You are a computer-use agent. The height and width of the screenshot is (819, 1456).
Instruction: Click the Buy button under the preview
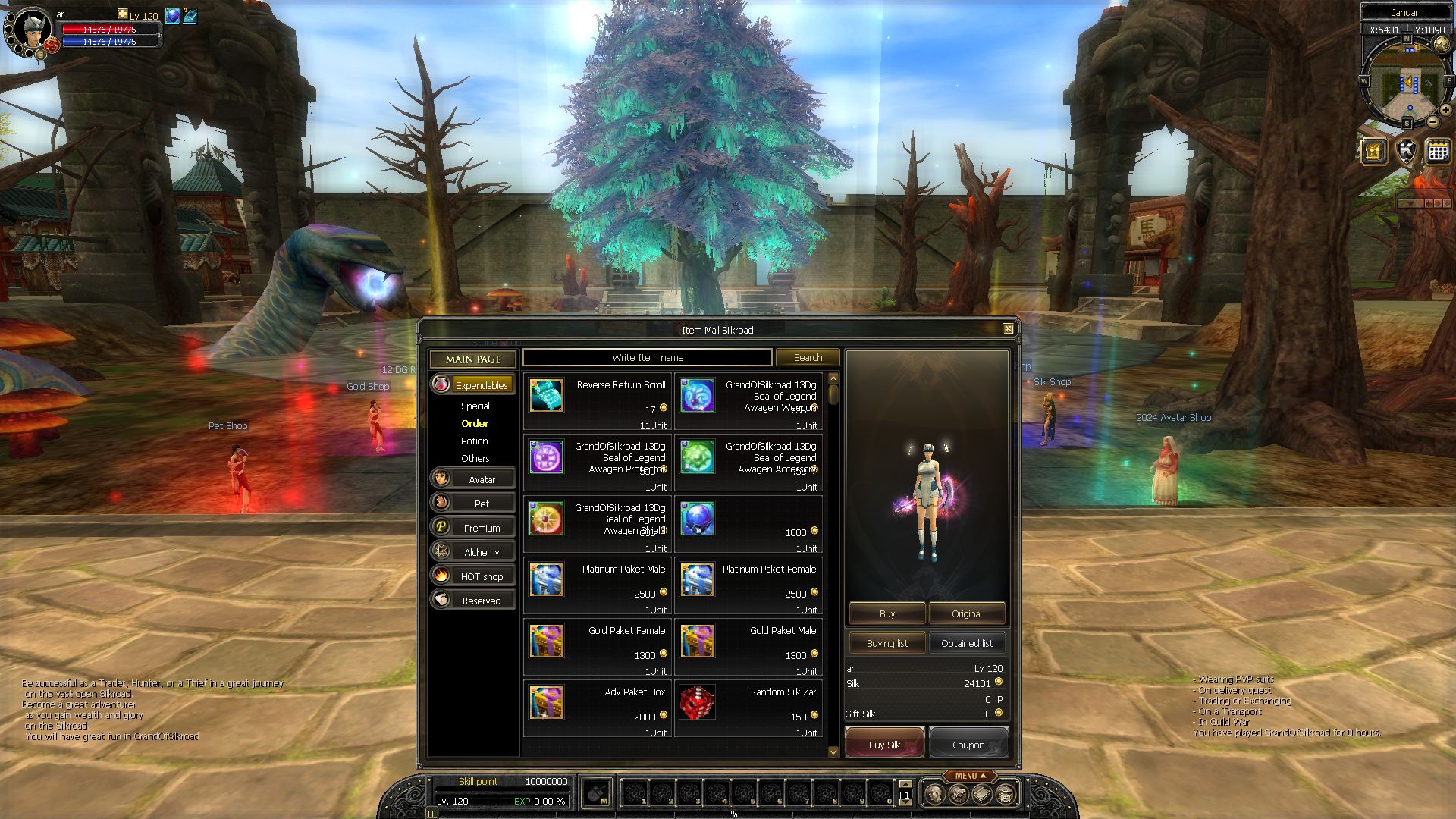tap(886, 613)
